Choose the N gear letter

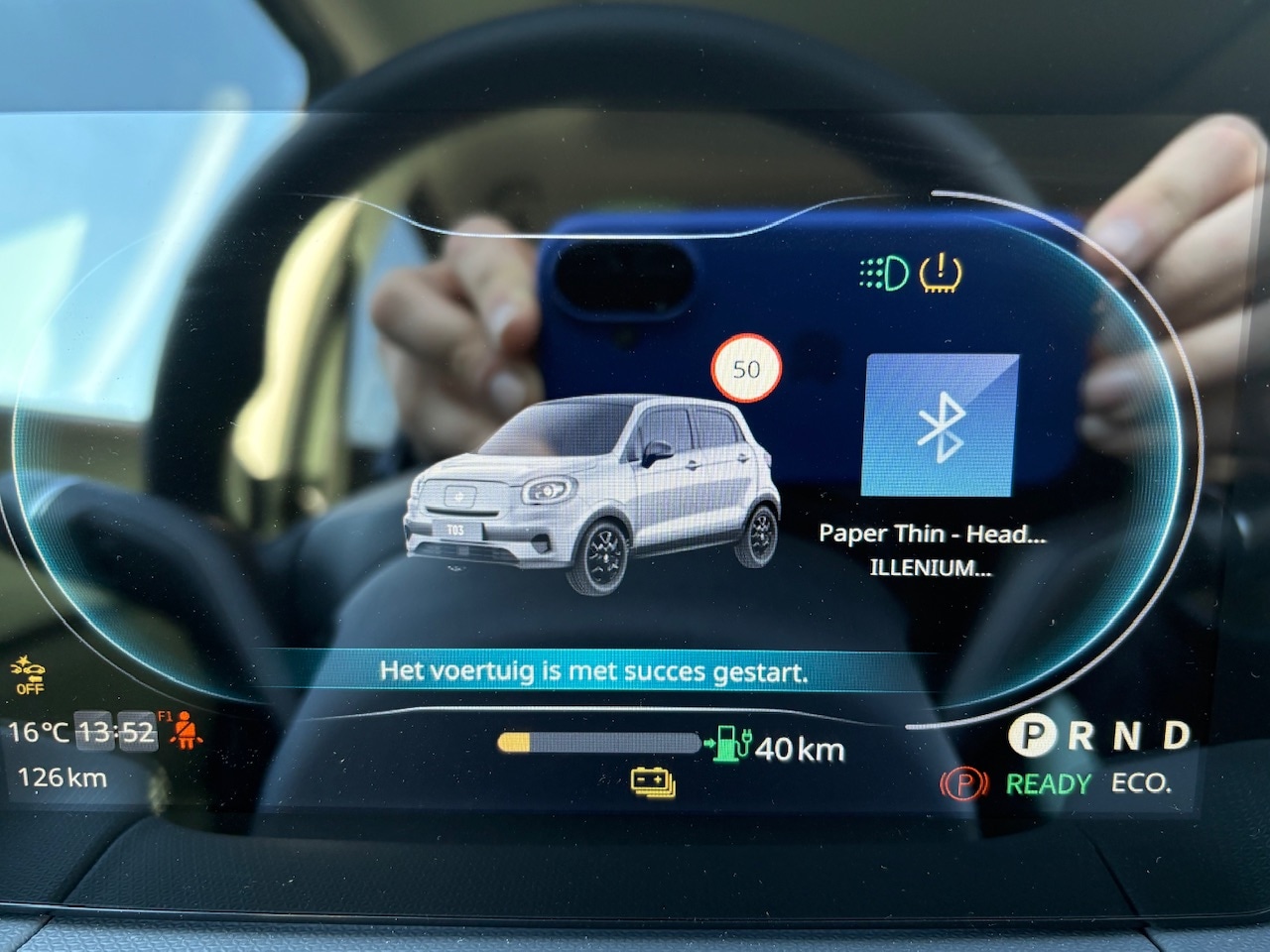tap(1127, 736)
